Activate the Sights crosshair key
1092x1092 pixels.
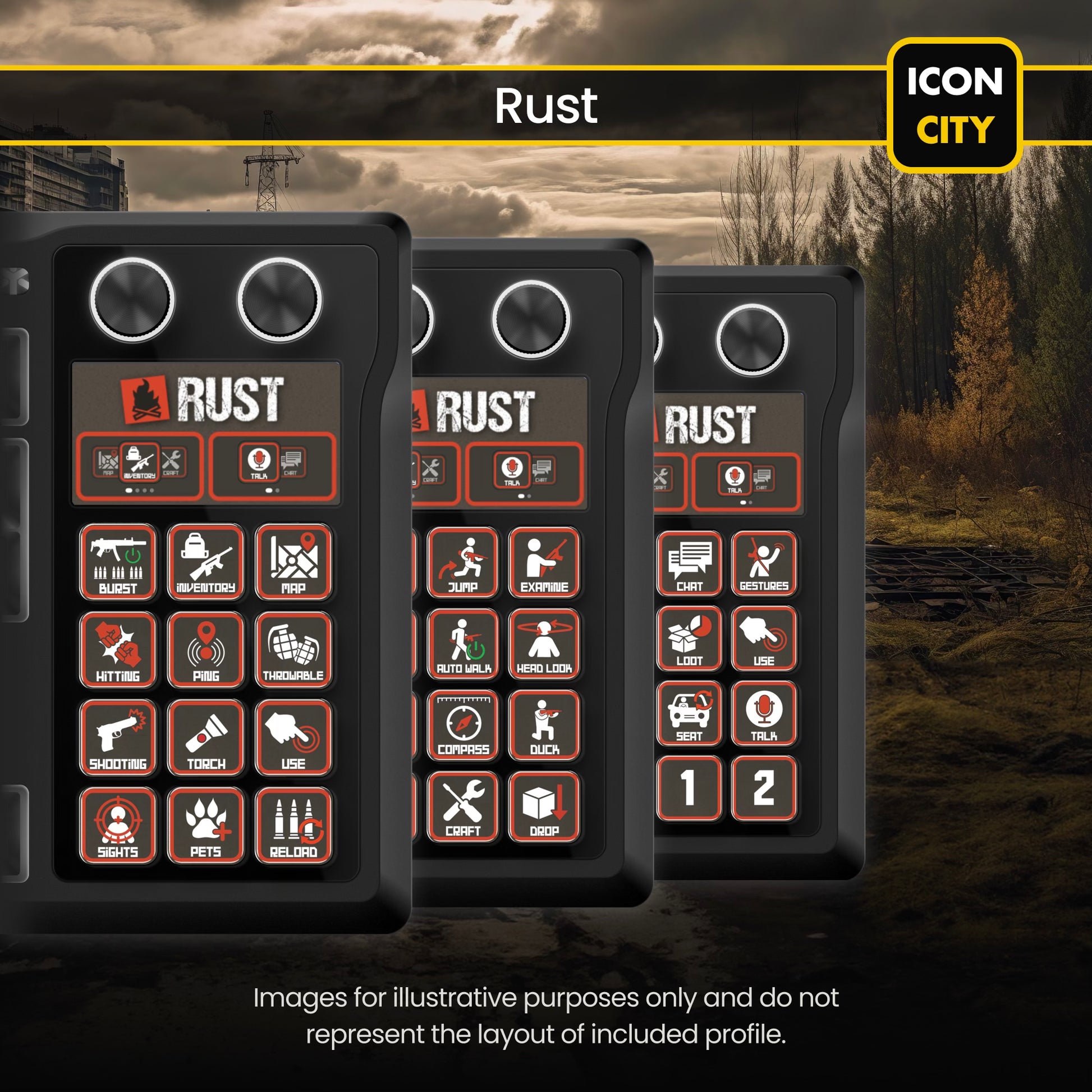118,825
